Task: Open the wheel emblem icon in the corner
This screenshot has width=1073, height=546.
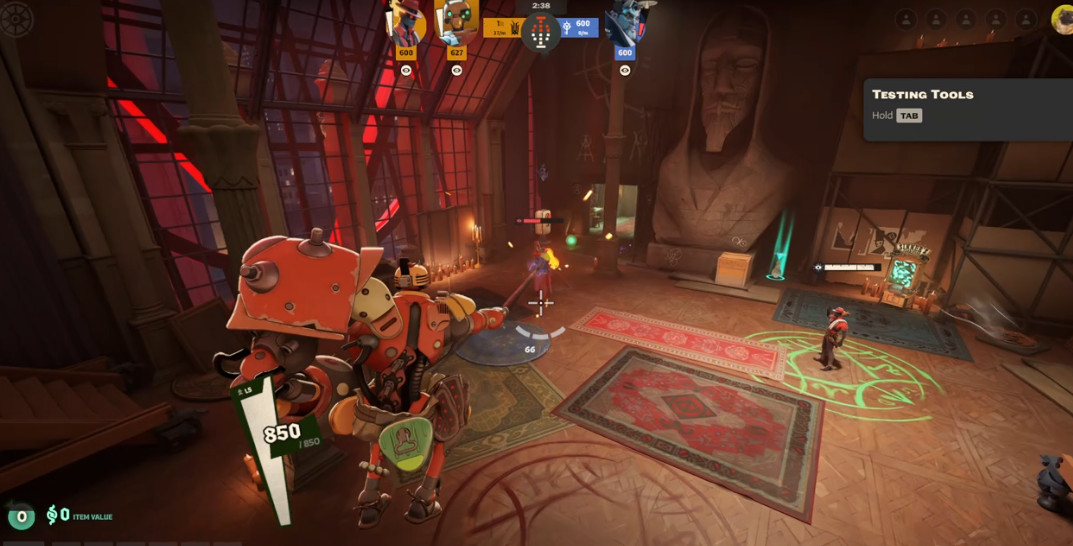Action: (17, 19)
